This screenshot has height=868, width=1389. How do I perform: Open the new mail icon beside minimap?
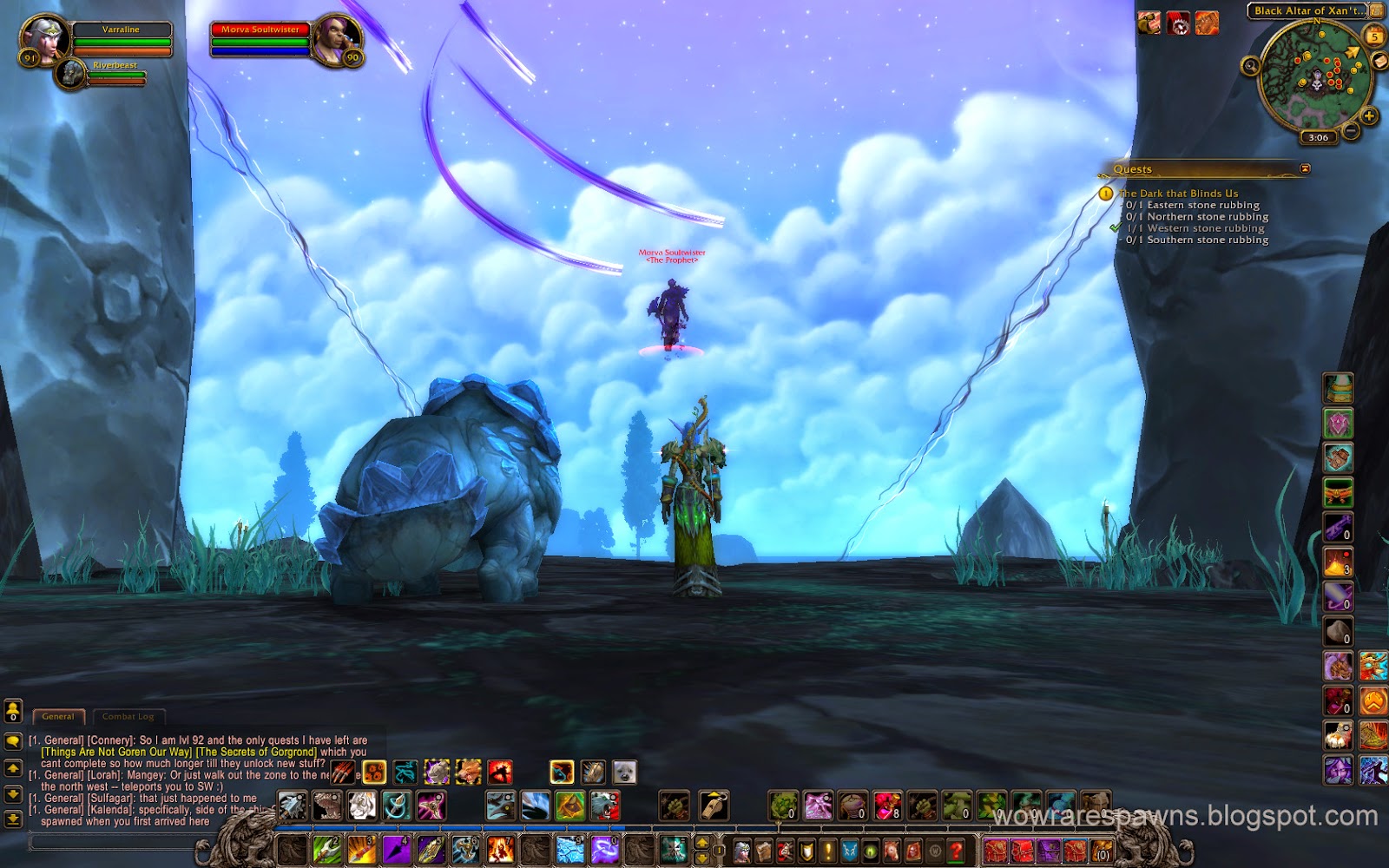[x=1379, y=61]
